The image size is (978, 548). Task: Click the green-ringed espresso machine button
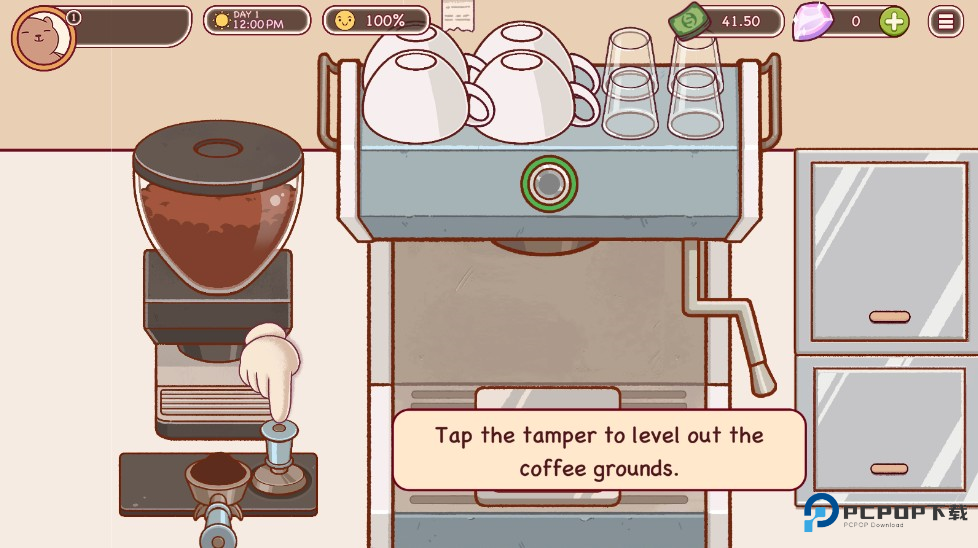pos(549,183)
